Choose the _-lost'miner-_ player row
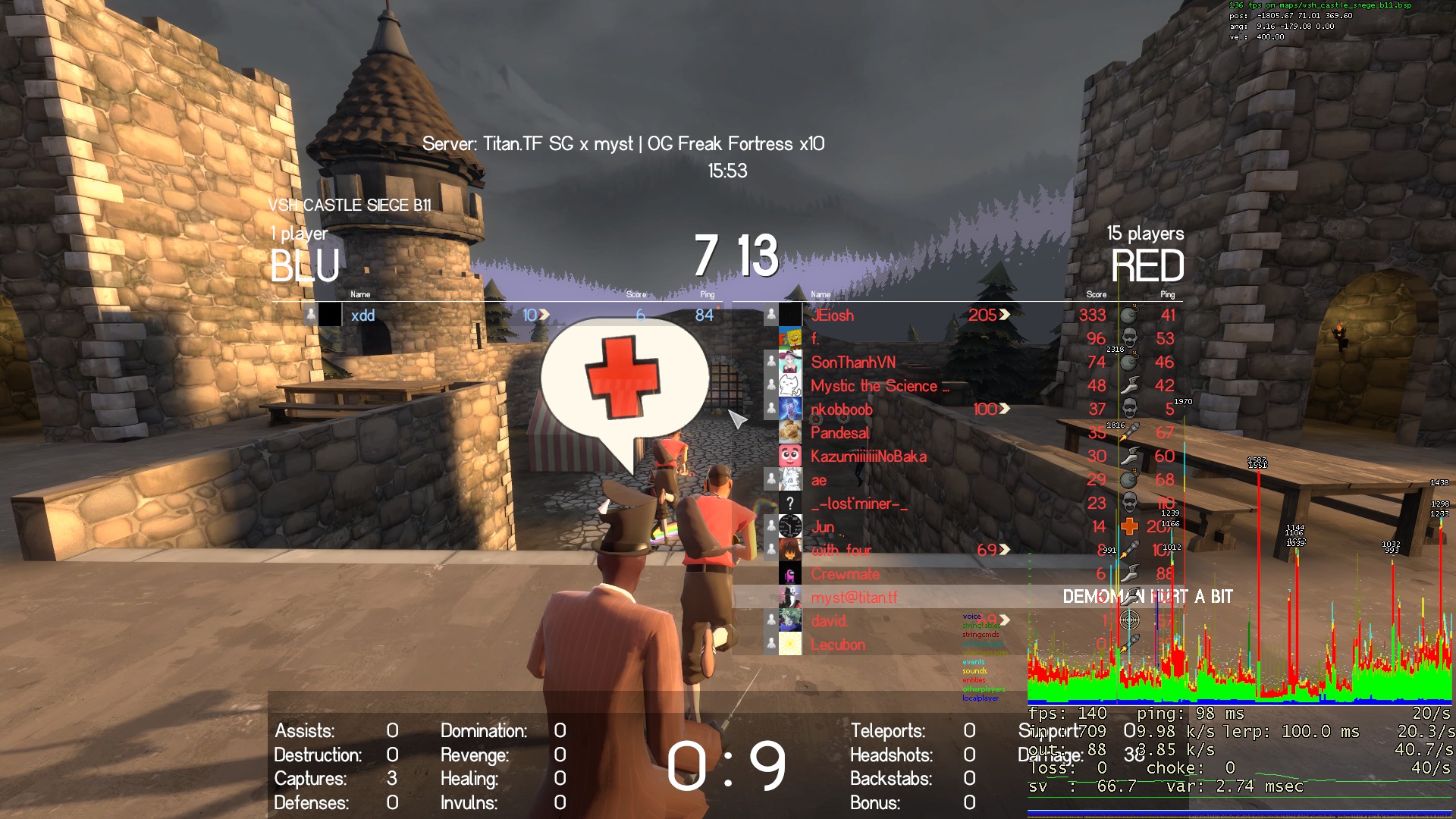The image size is (1456, 819). tap(858, 504)
